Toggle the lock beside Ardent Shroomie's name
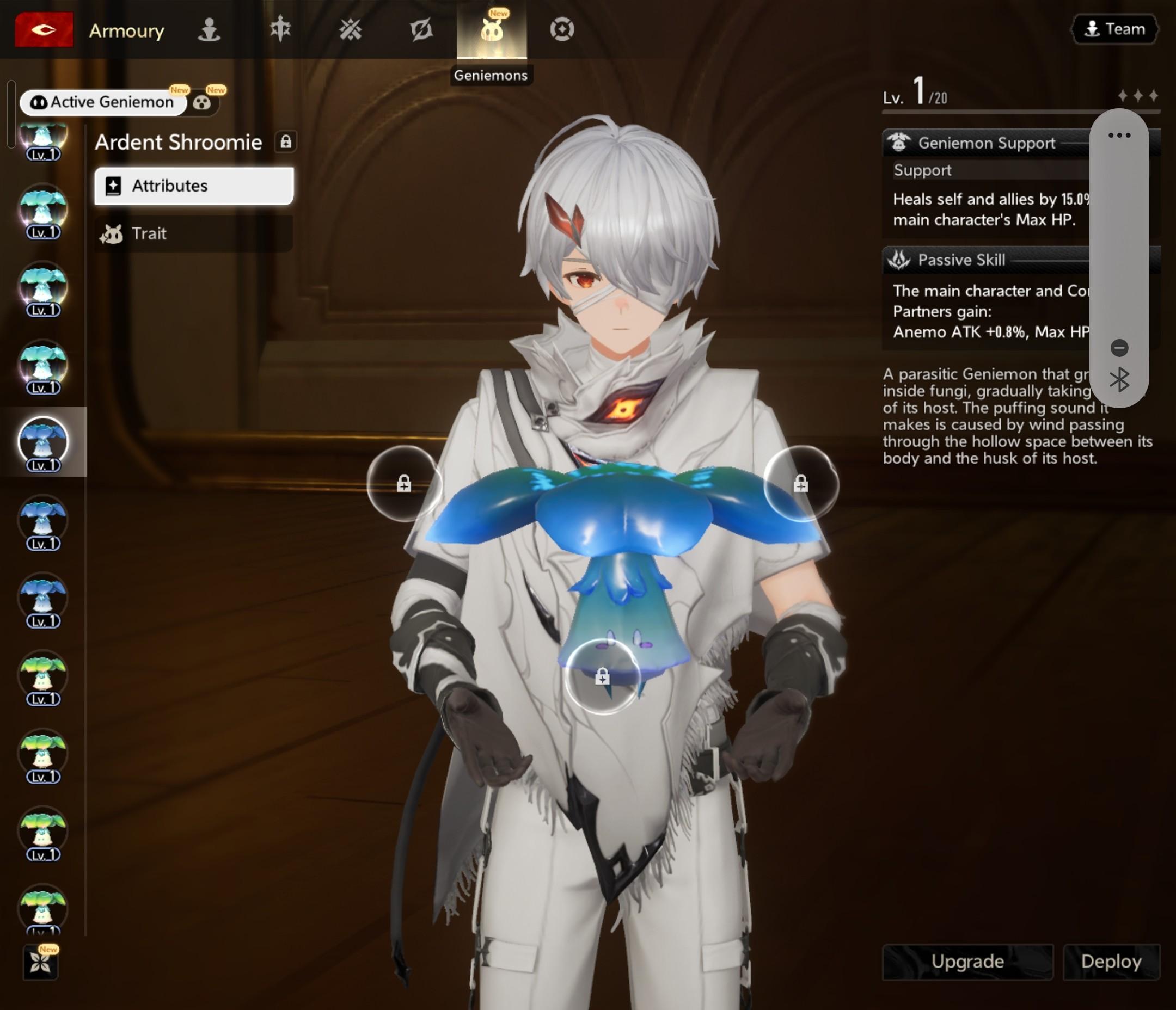 pyautogui.click(x=285, y=141)
